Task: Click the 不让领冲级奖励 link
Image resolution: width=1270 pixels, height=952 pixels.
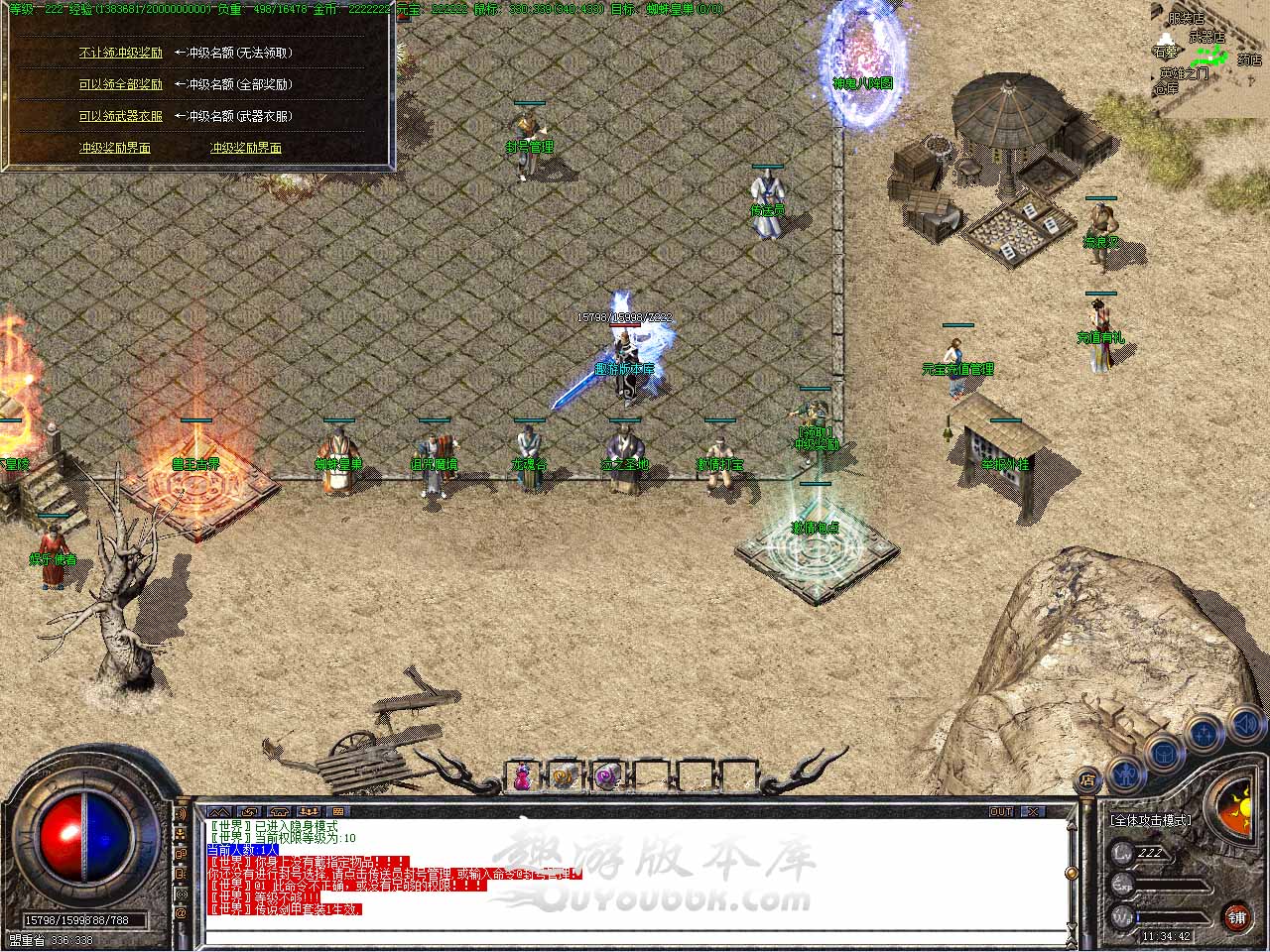Action: click(x=120, y=53)
